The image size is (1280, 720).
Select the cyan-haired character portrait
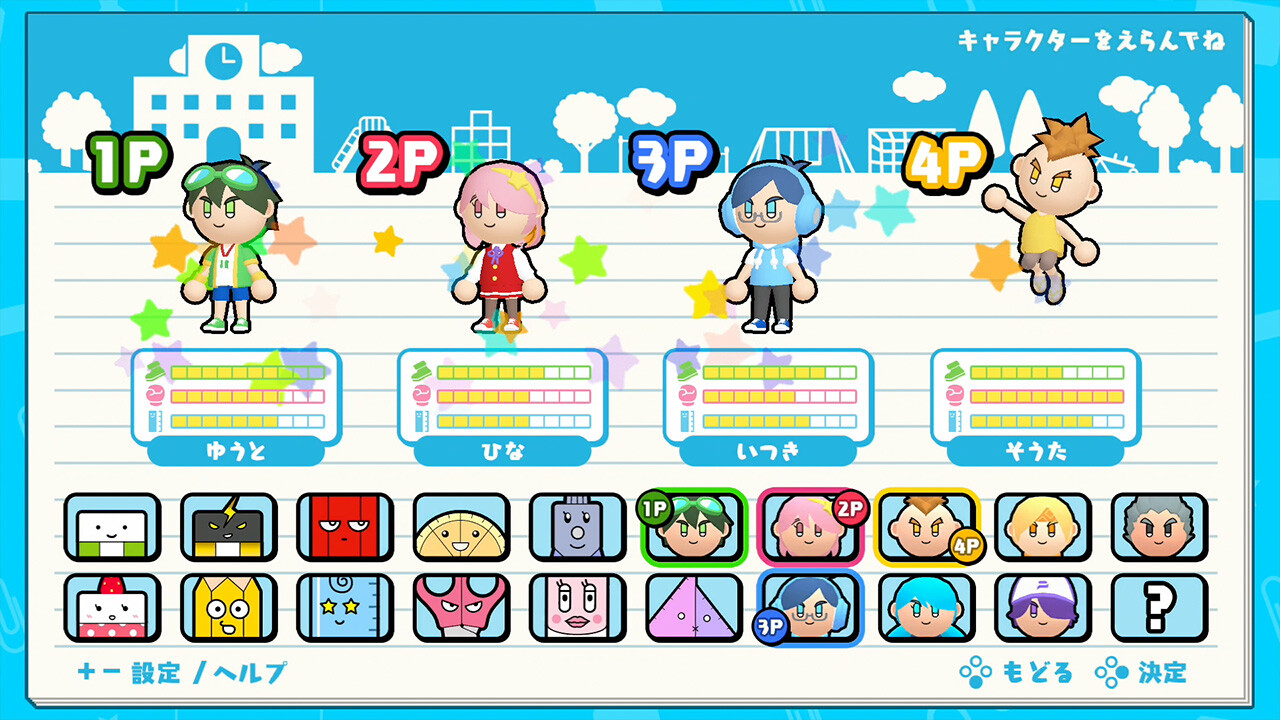(925, 613)
